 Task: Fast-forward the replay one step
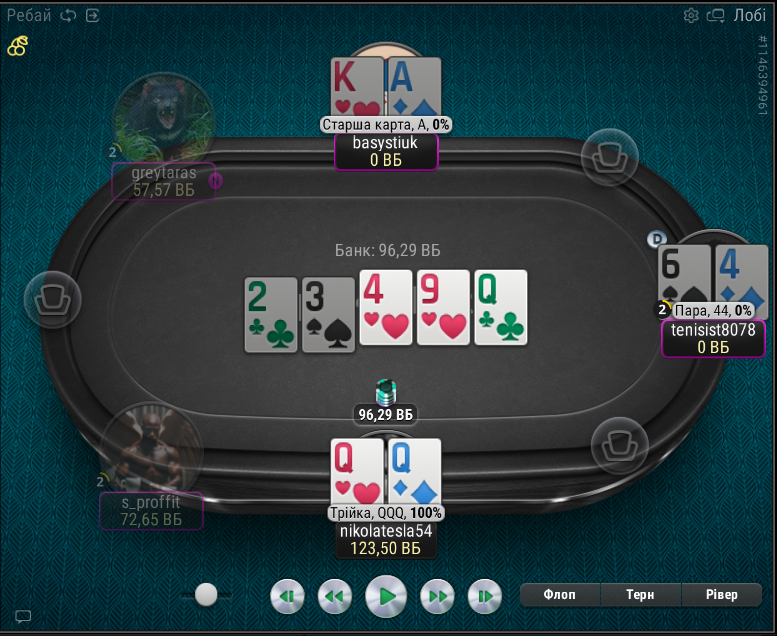[x=436, y=597]
